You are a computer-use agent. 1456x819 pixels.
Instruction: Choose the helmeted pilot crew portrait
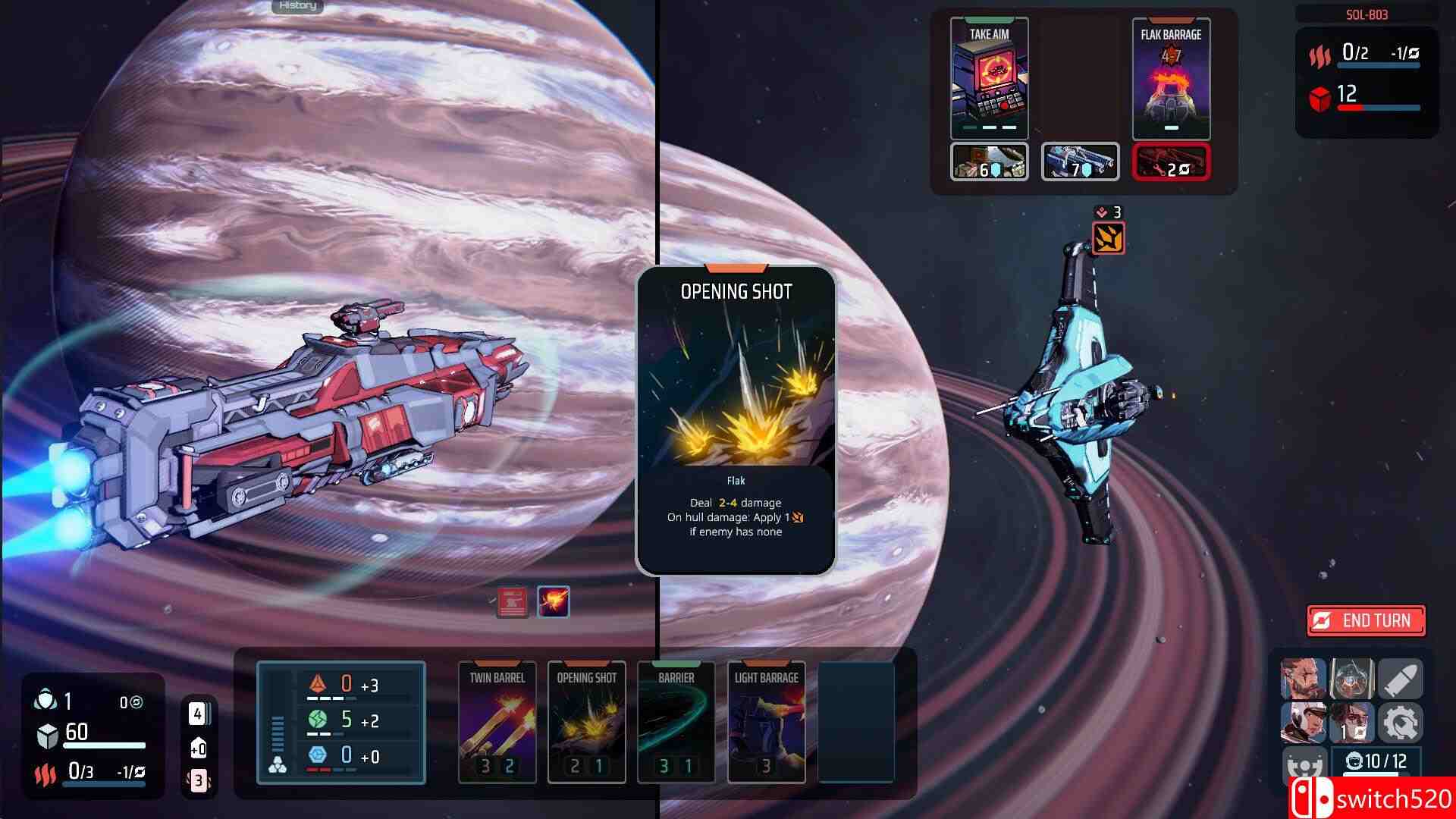tap(1350, 679)
